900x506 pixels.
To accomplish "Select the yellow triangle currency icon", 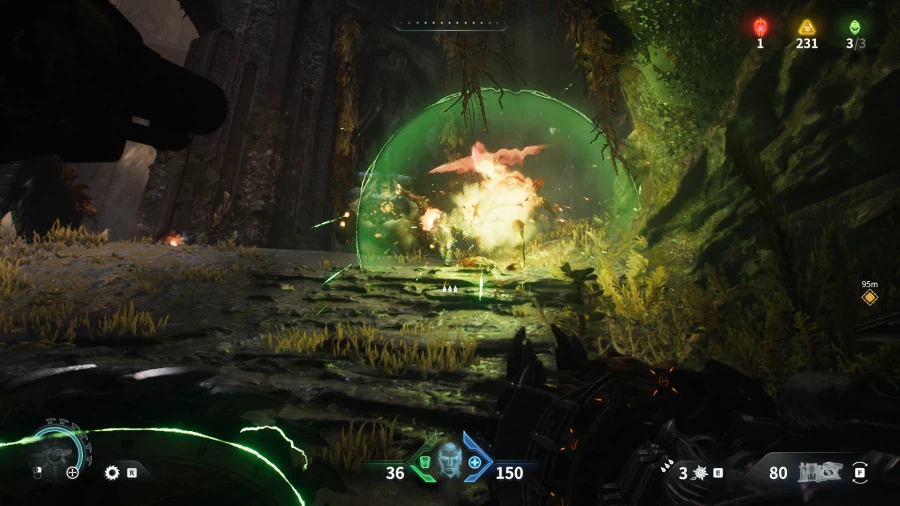I will click(x=806, y=27).
